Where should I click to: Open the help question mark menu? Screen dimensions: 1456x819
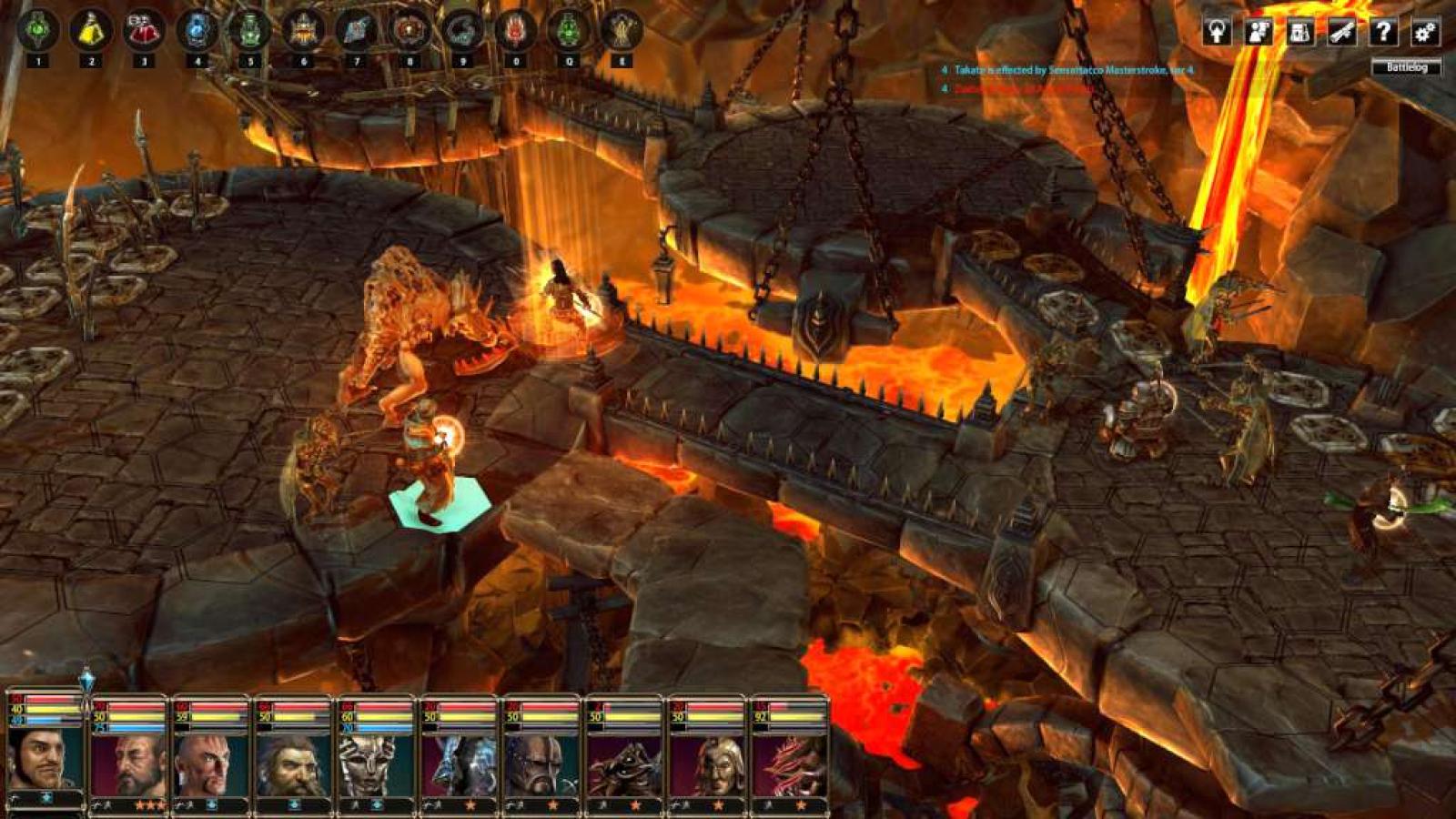tap(1383, 32)
